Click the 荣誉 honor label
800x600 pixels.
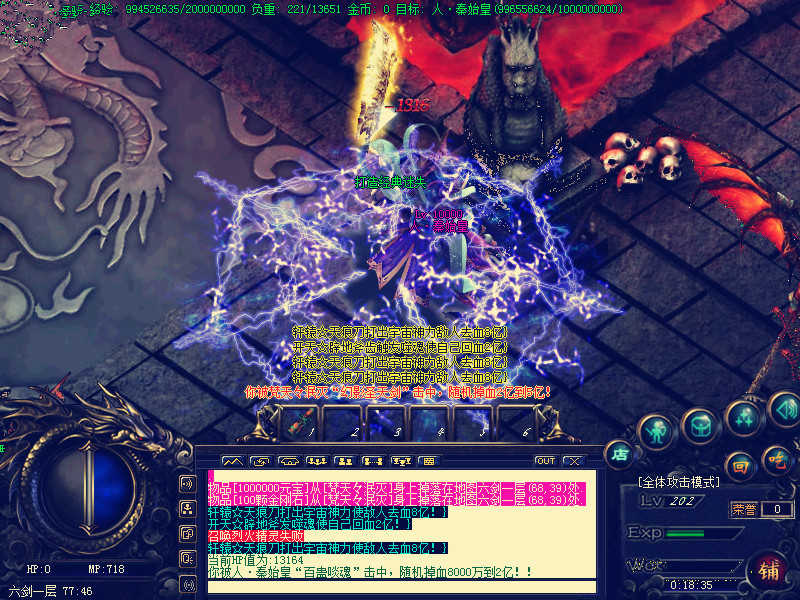[x=743, y=509]
